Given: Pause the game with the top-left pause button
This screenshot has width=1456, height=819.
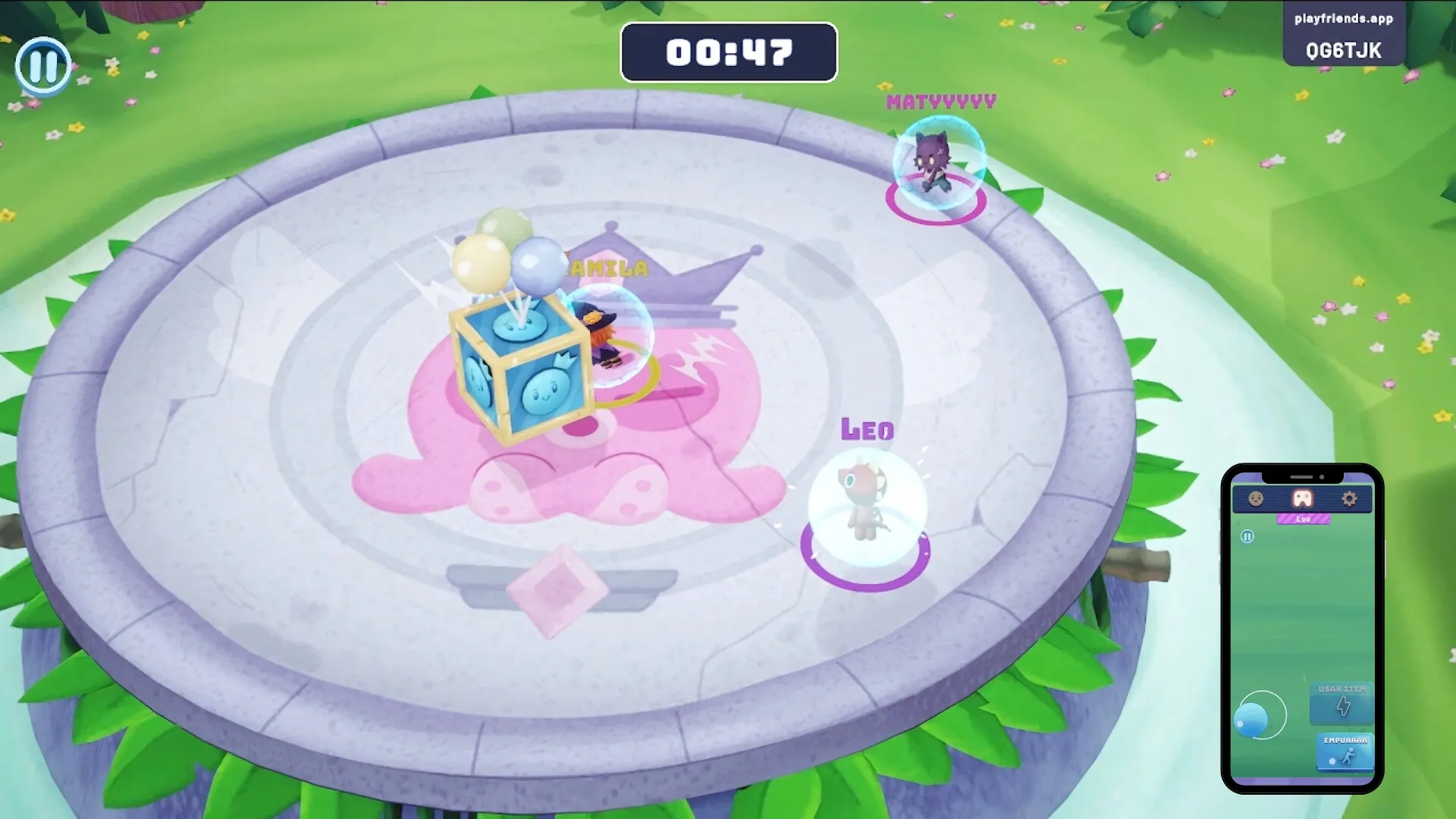Looking at the screenshot, I should click(x=43, y=66).
